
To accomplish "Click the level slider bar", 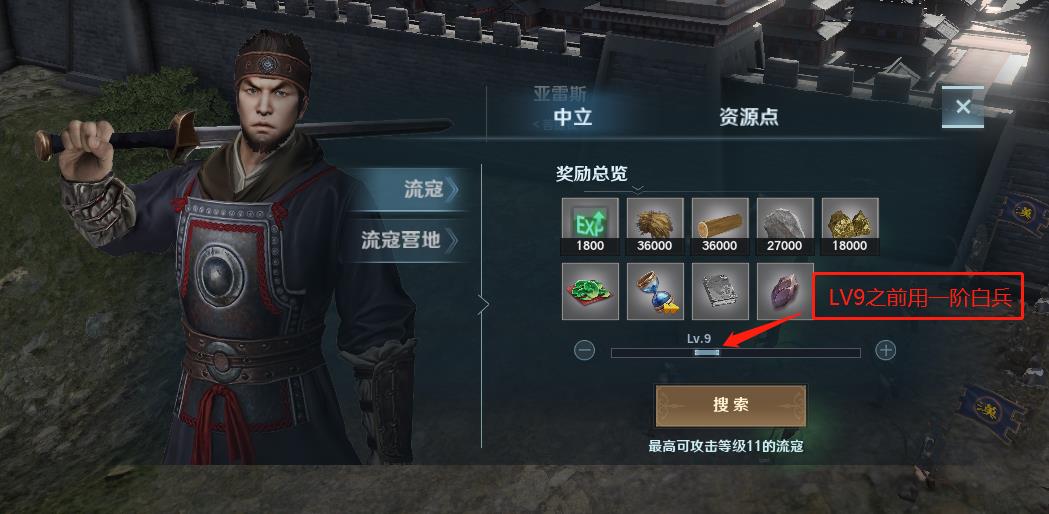I will point(735,353).
